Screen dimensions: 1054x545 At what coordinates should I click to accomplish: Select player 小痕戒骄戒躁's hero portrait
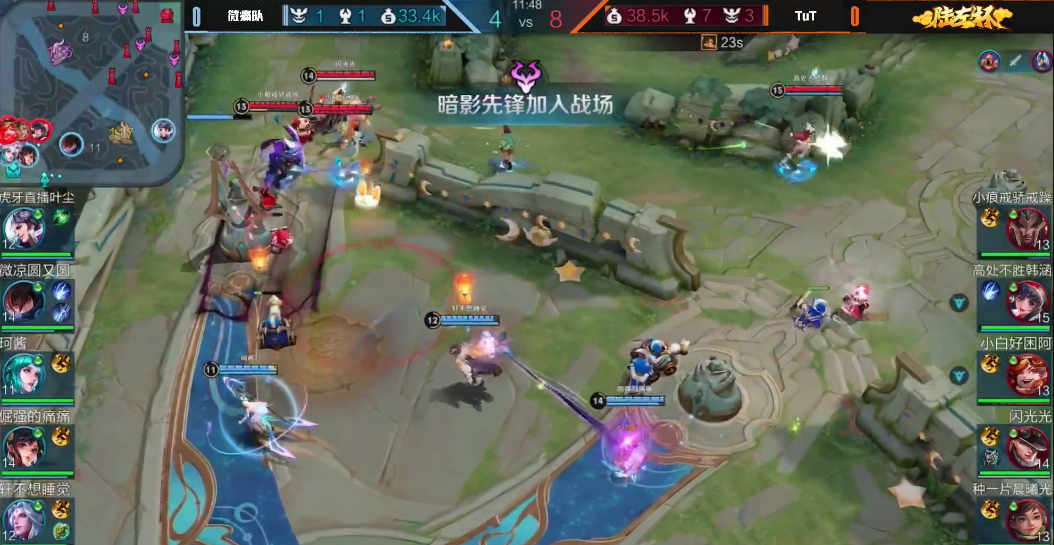pos(1026,229)
